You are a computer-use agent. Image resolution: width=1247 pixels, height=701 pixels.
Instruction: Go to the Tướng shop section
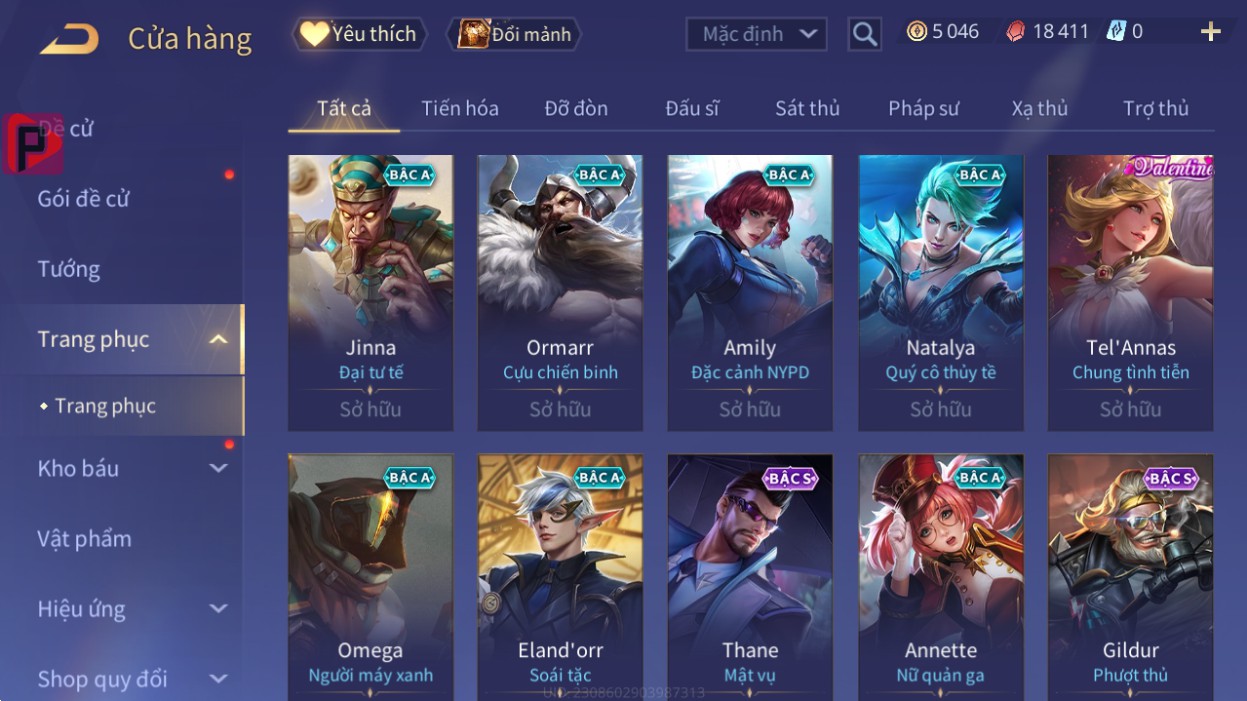pyautogui.click(x=69, y=269)
